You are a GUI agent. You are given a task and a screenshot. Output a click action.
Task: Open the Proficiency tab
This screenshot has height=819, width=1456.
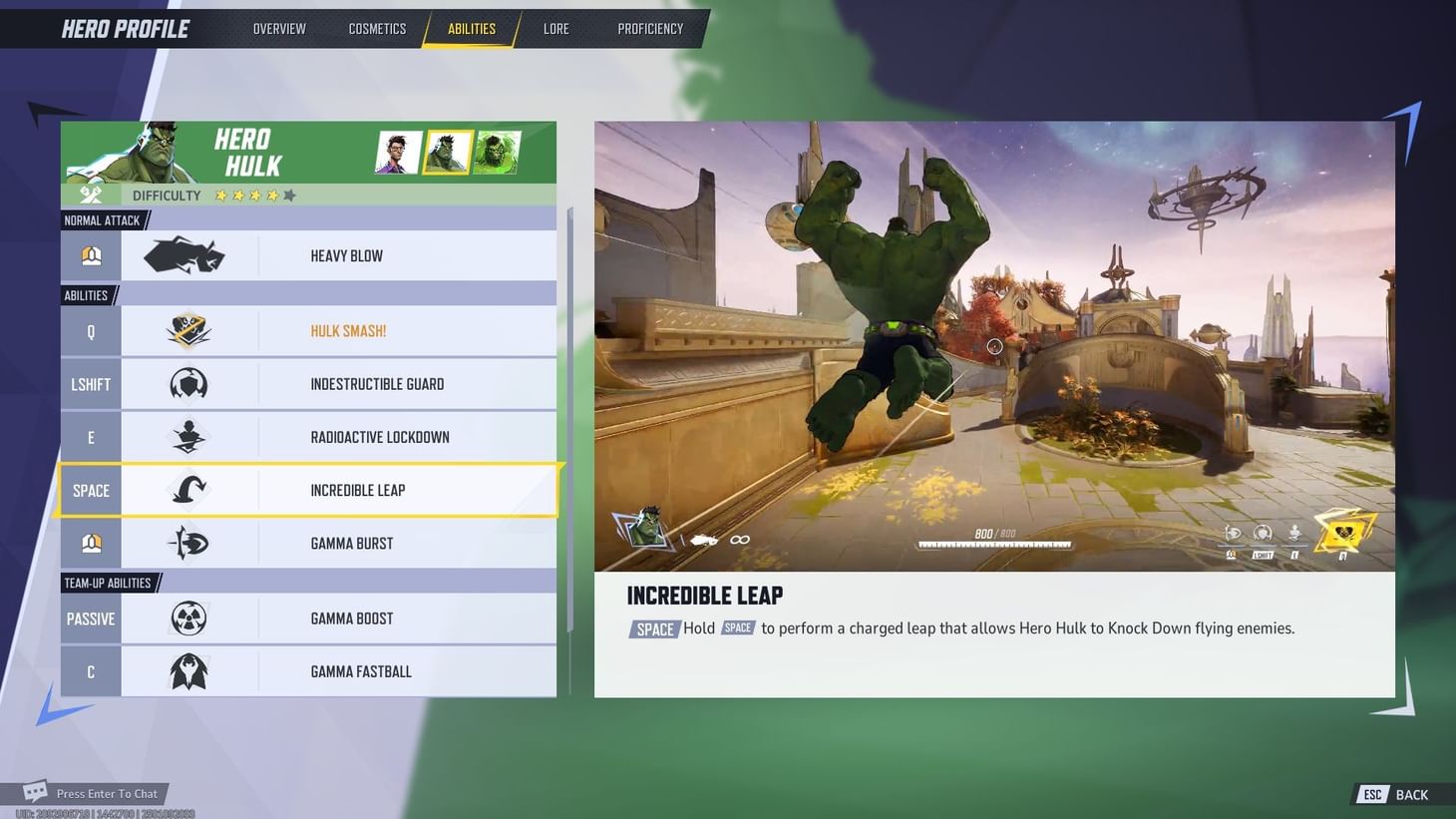click(x=649, y=28)
